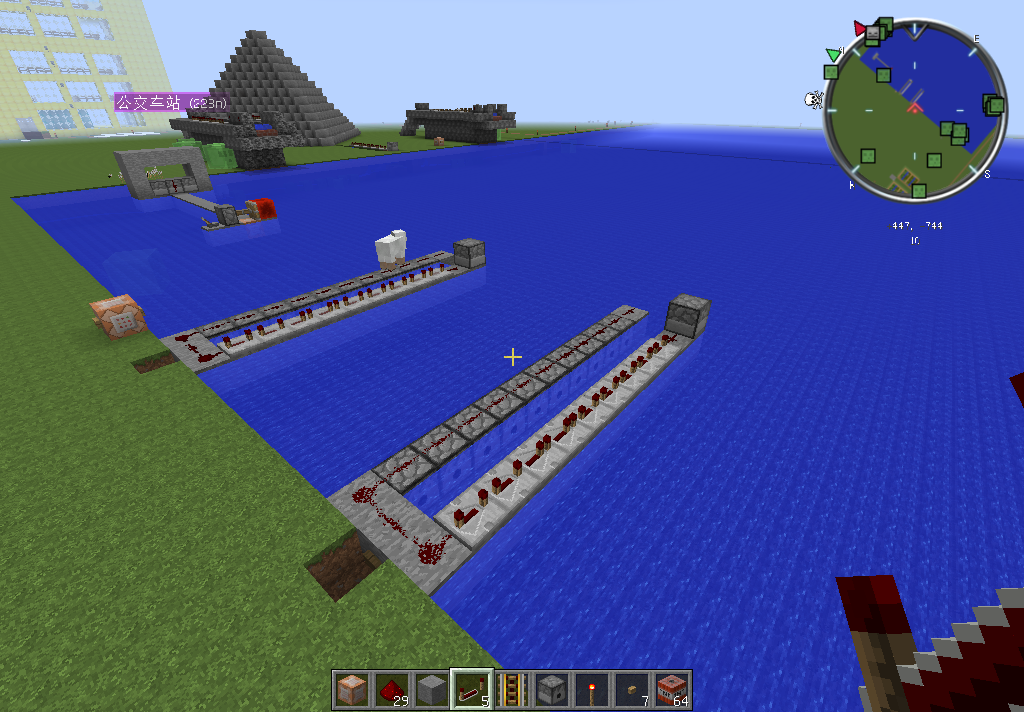Click the red triangle waypoint on minimap rim
The height and width of the screenshot is (712, 1024).
pos(860,26)
